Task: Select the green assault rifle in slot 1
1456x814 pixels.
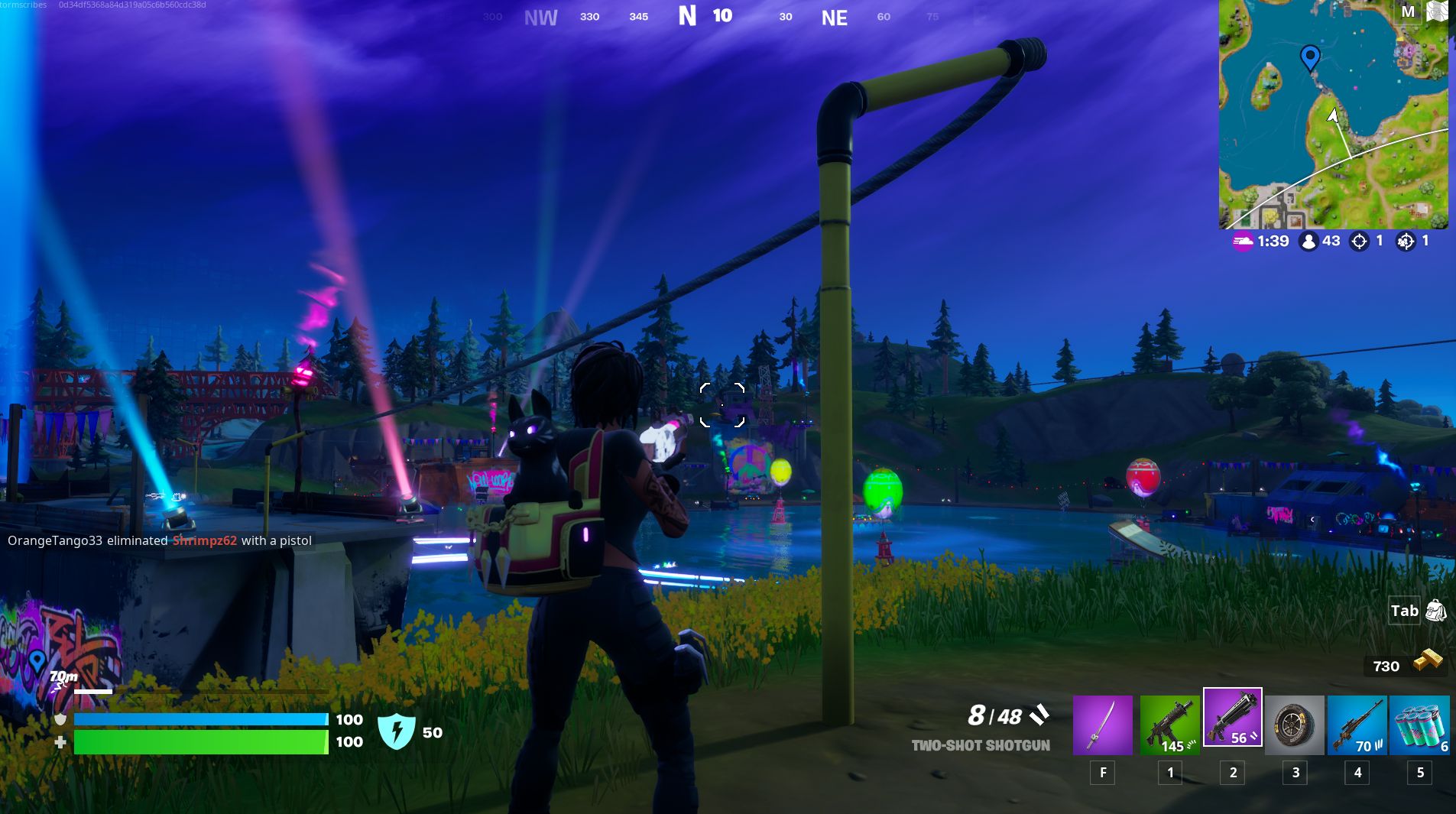Action: point(1171,725)
